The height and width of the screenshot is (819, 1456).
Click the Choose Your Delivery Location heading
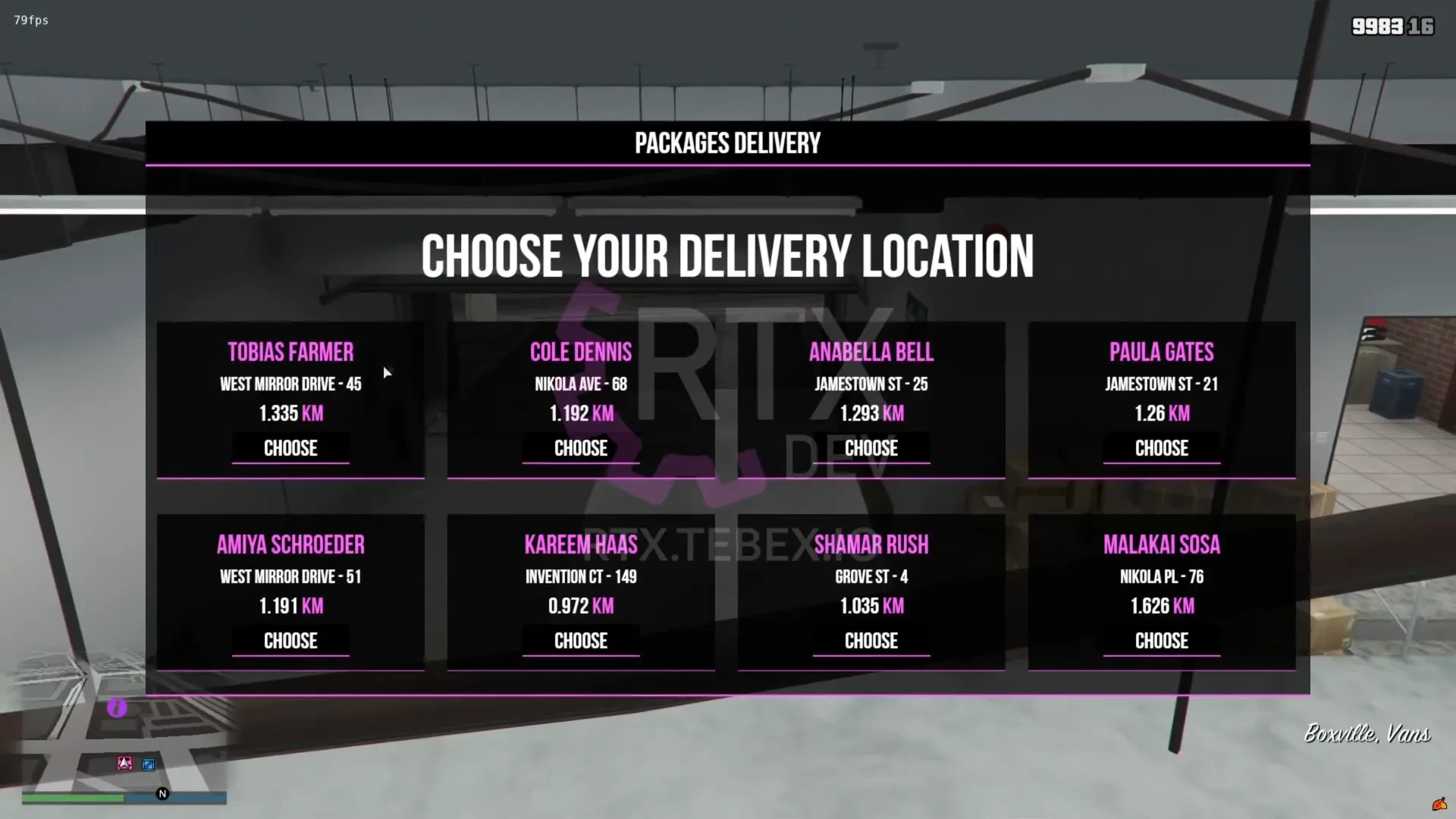(728, 256)
